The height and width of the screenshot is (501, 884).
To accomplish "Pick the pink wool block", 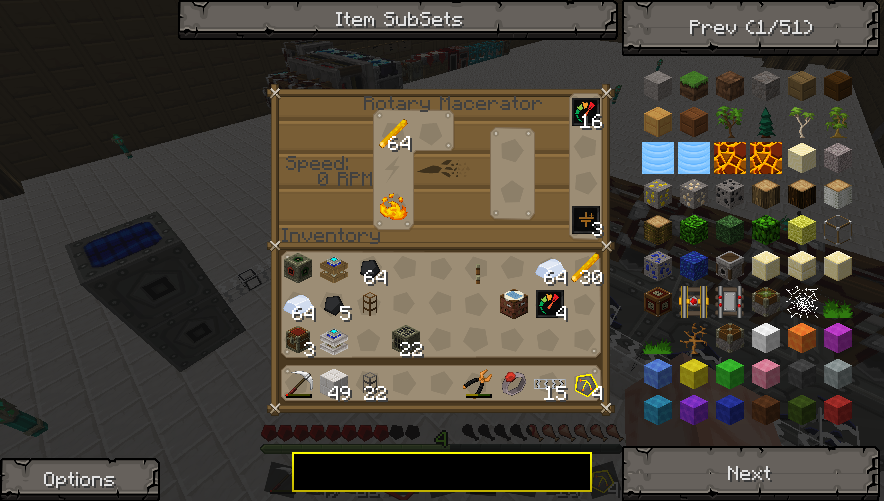I will tap(765, 373).
